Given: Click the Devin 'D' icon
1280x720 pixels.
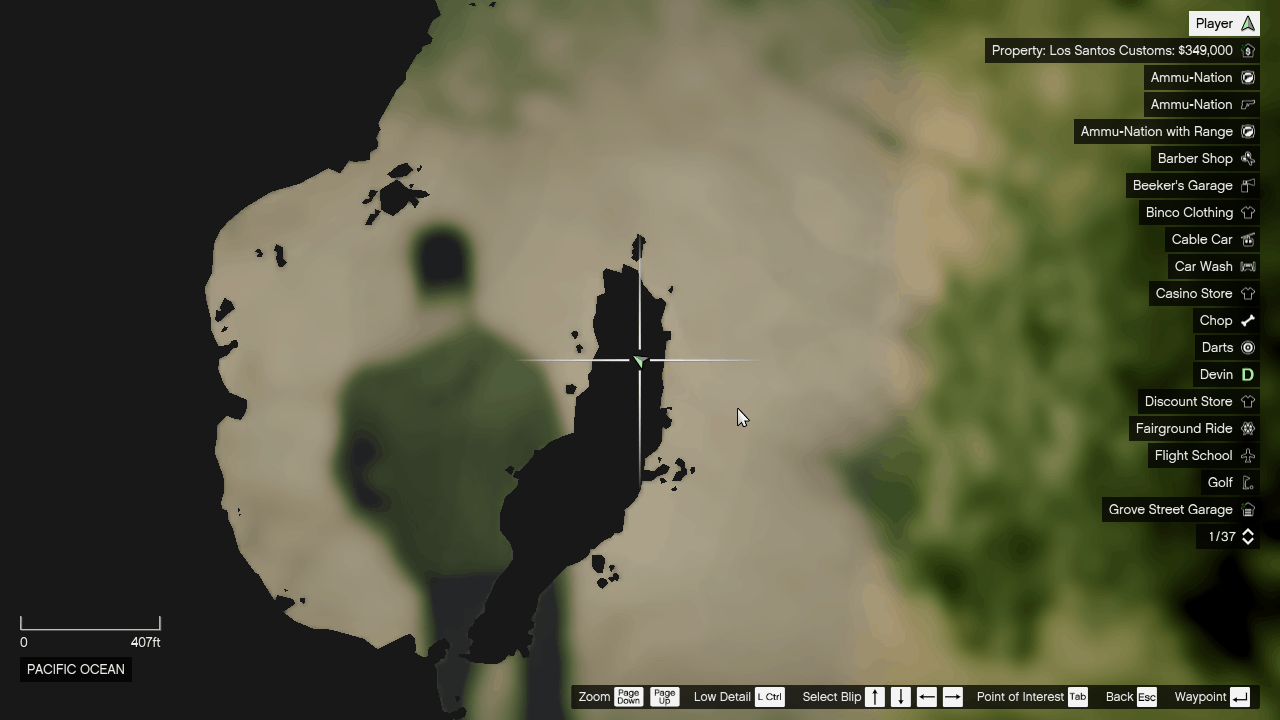Looking at the screenshot, I should 1247,374.
